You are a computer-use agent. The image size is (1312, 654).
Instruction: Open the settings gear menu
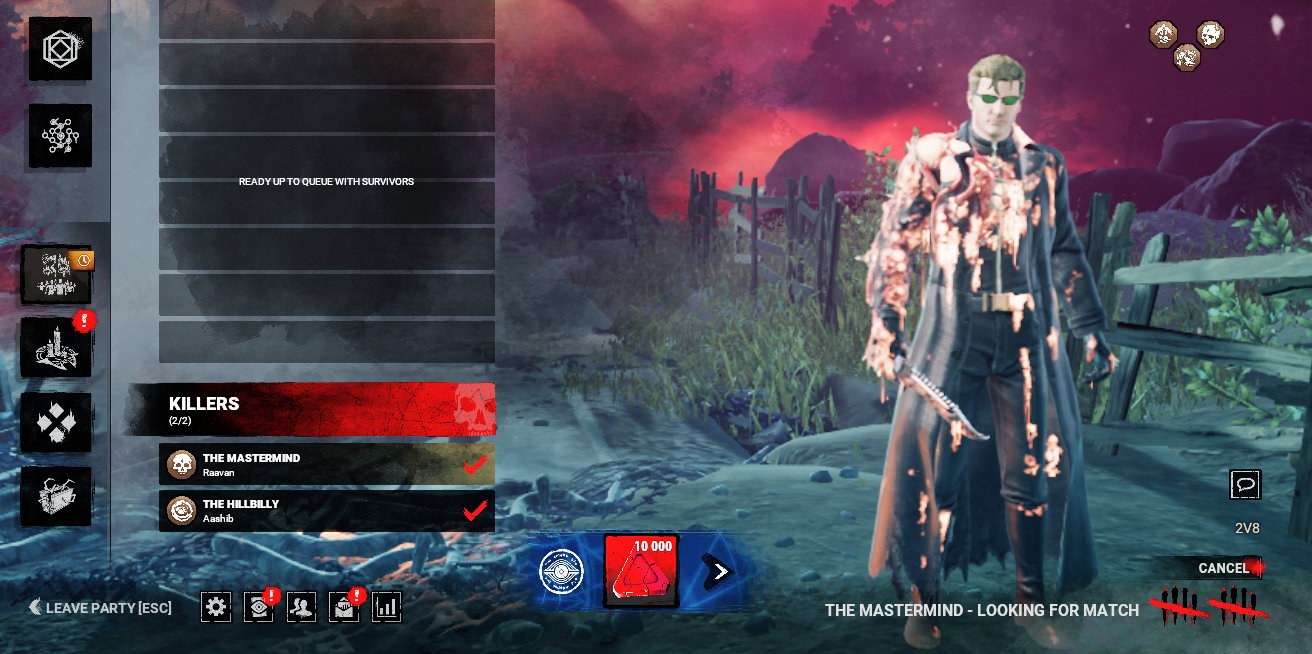(216, 606)
